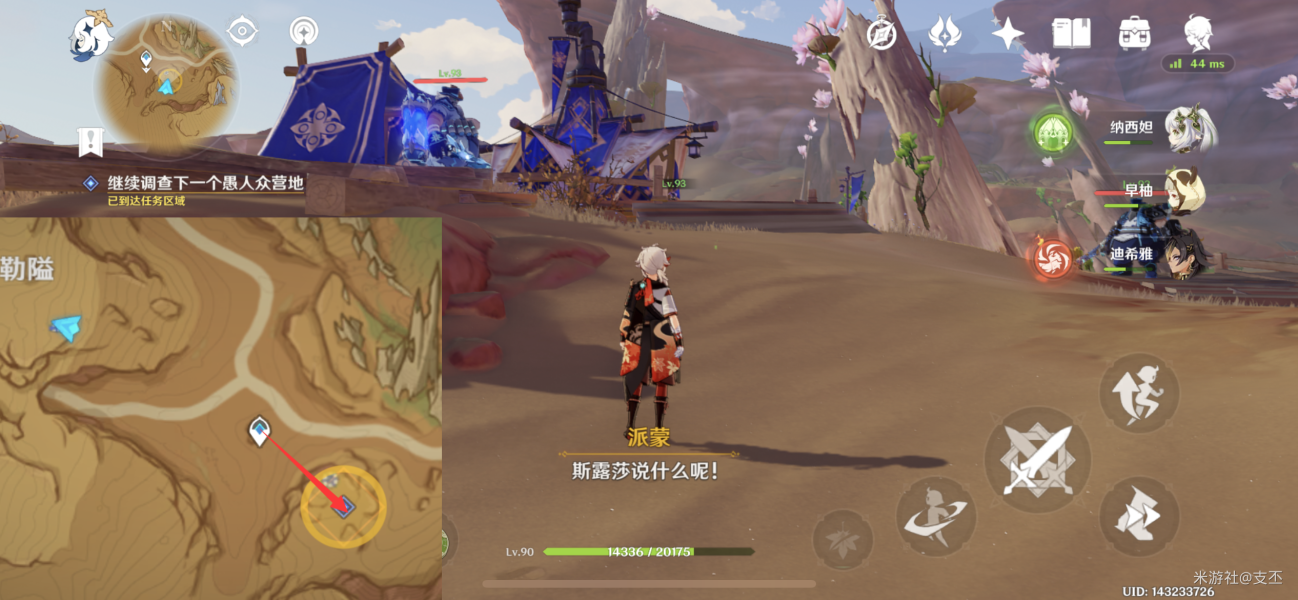Viewport: 1298px width, 600px height.
Task: Open the compass events icon
Action: tap(881, 34)
